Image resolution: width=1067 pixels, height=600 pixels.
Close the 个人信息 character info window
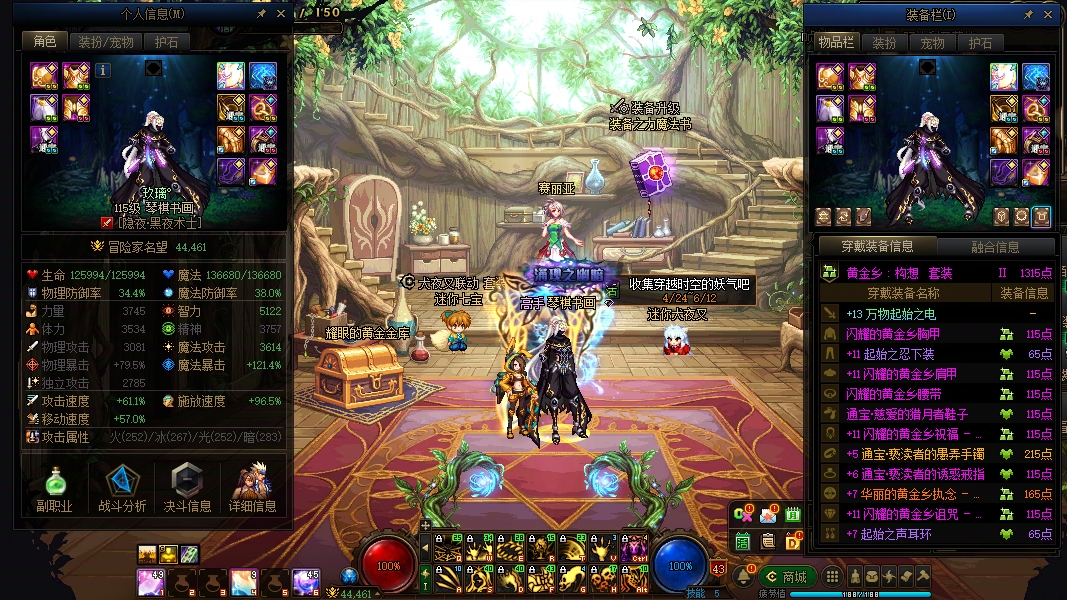click(x=280, y=14)
